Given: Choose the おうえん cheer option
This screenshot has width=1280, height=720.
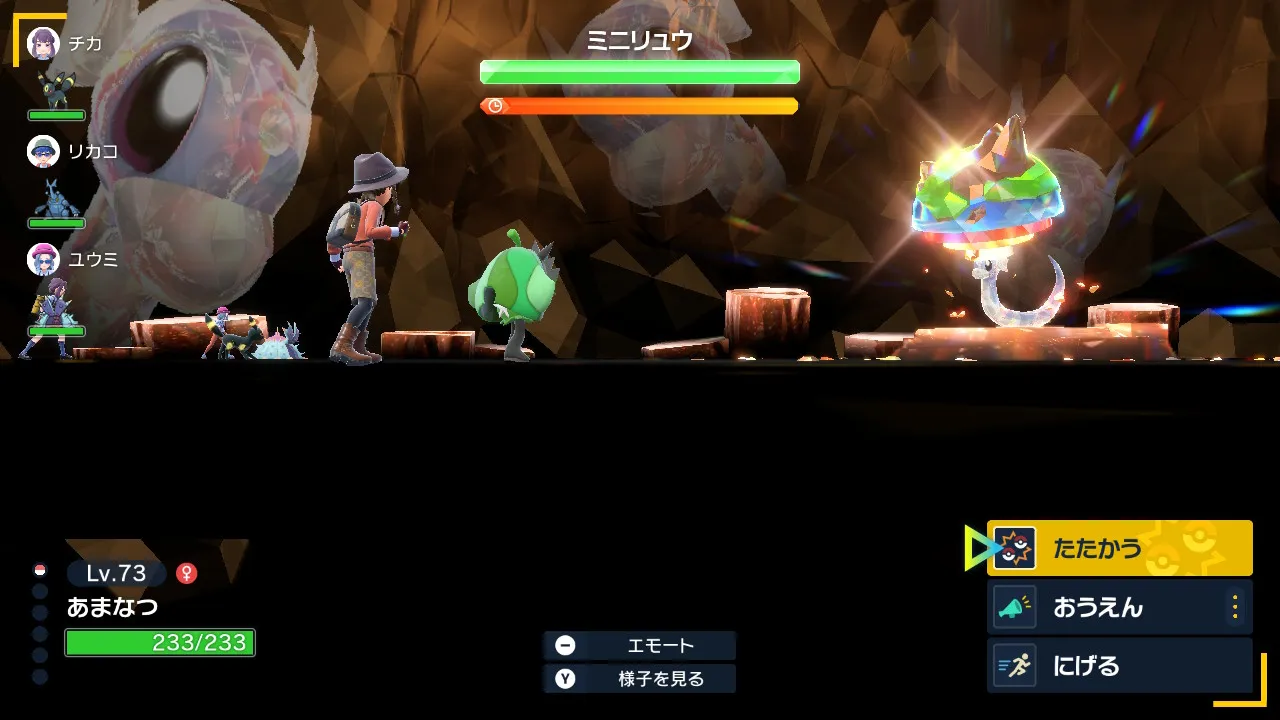Looking at the screenshot, I should [1105, 607].
